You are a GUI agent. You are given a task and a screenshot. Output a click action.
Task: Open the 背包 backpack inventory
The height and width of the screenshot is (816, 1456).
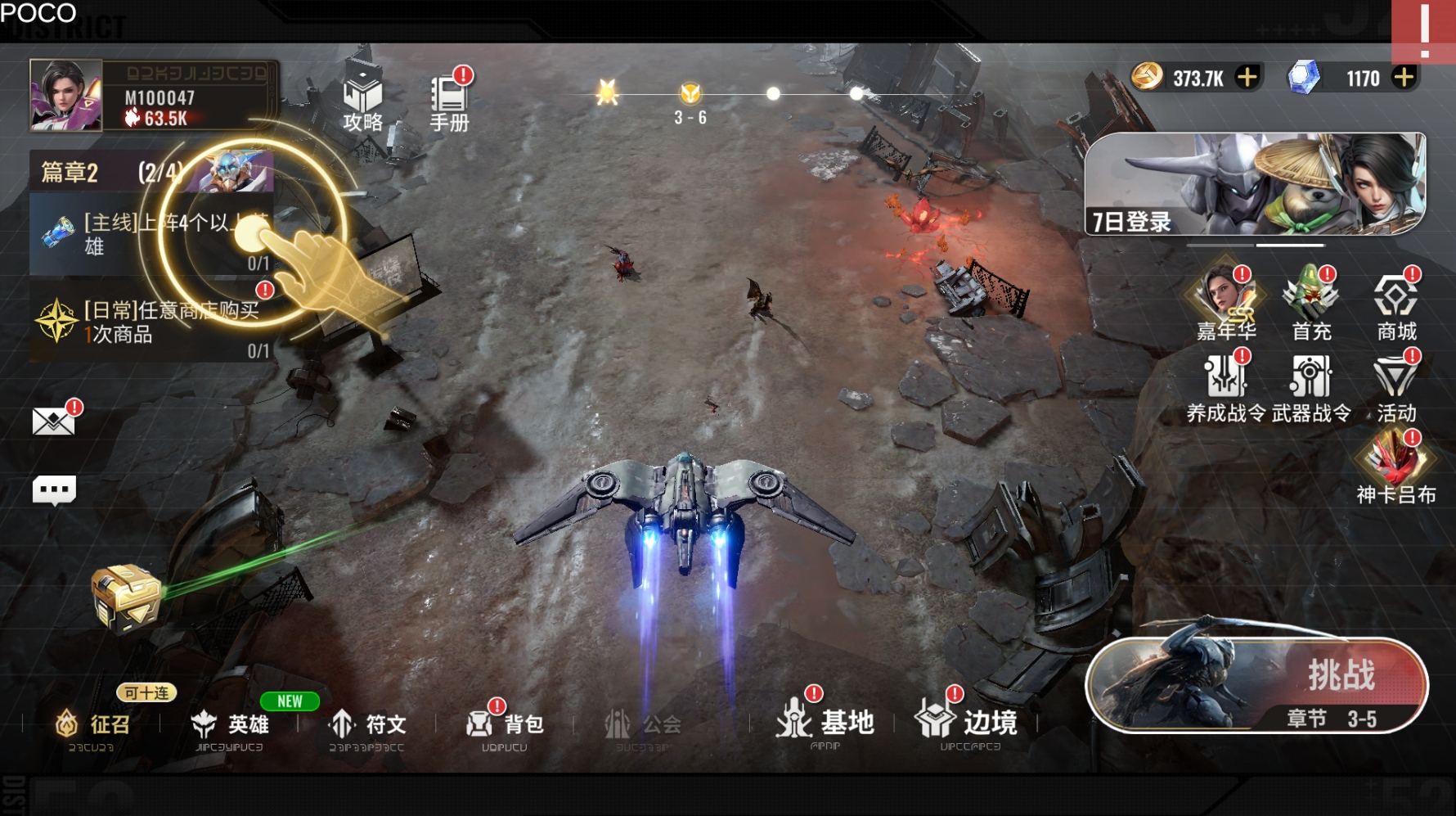coord(505,724)
